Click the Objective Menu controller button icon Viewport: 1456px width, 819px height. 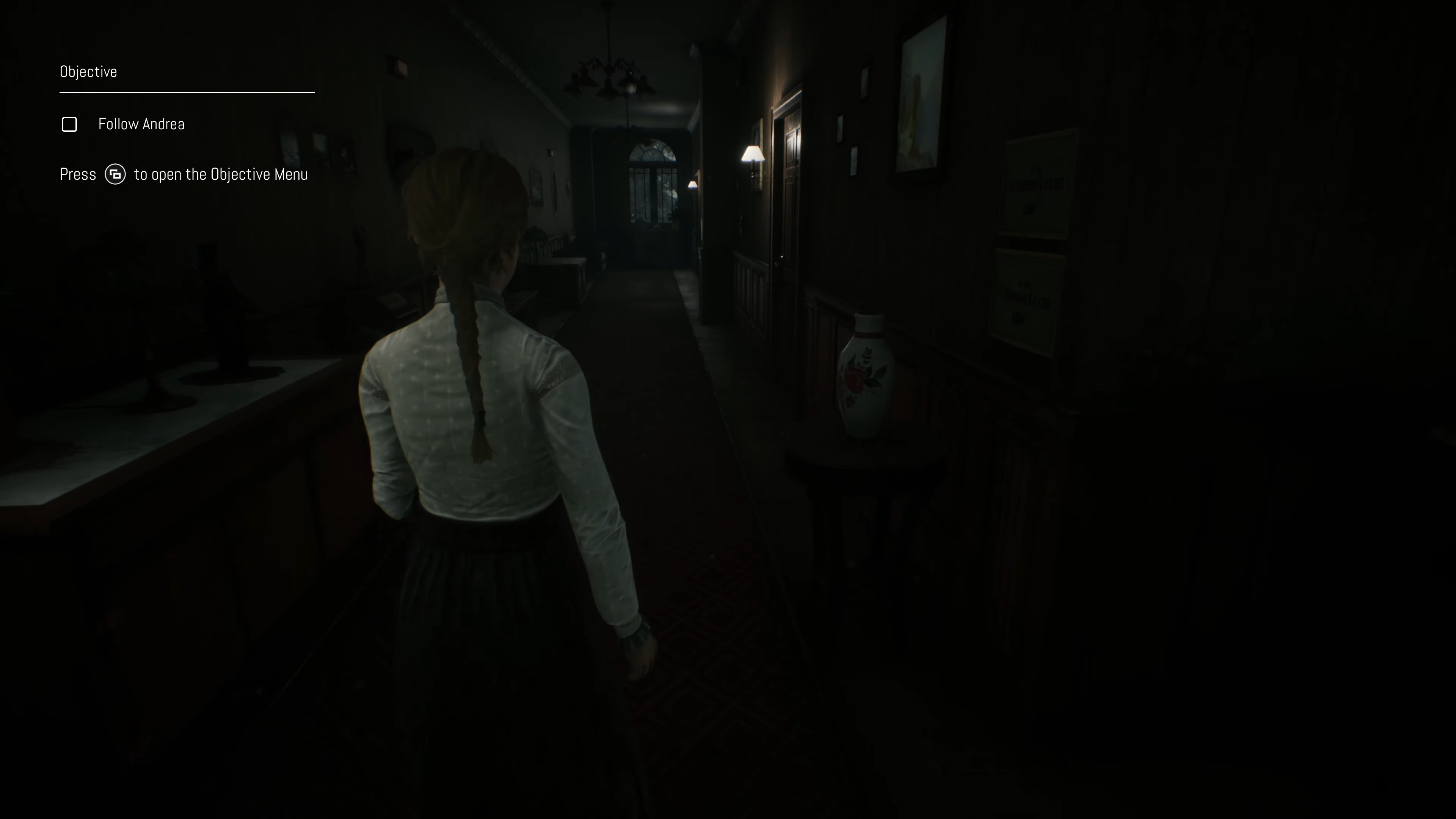[115, 174]
